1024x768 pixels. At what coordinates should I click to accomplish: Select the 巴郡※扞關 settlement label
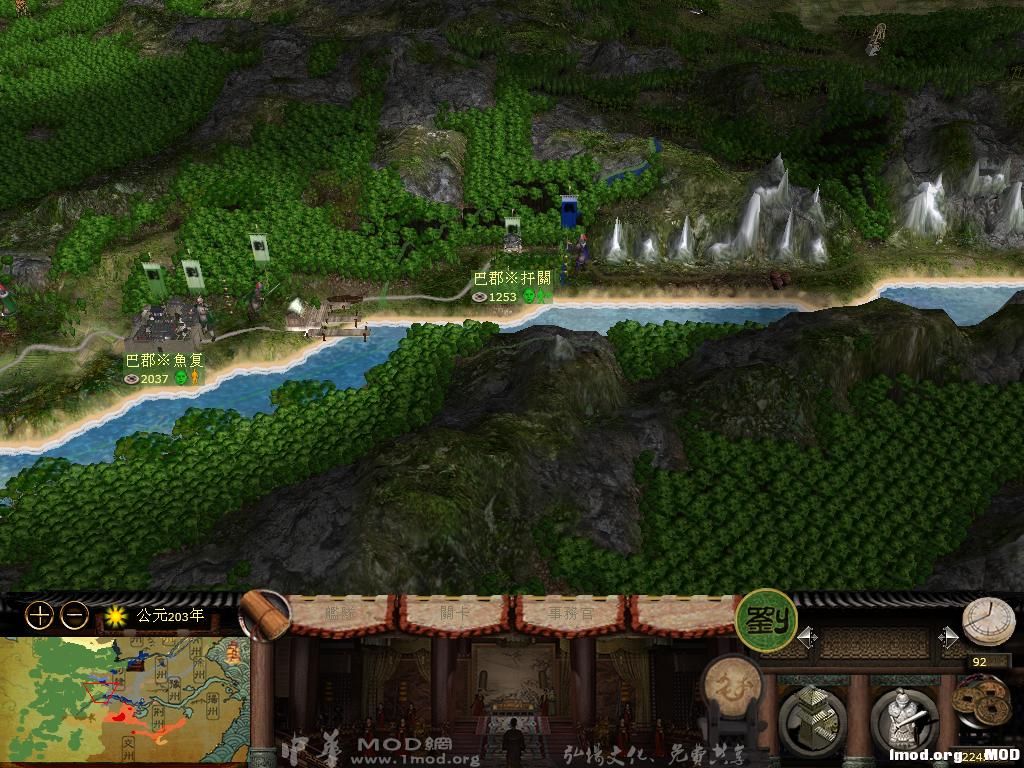[512, 278]
